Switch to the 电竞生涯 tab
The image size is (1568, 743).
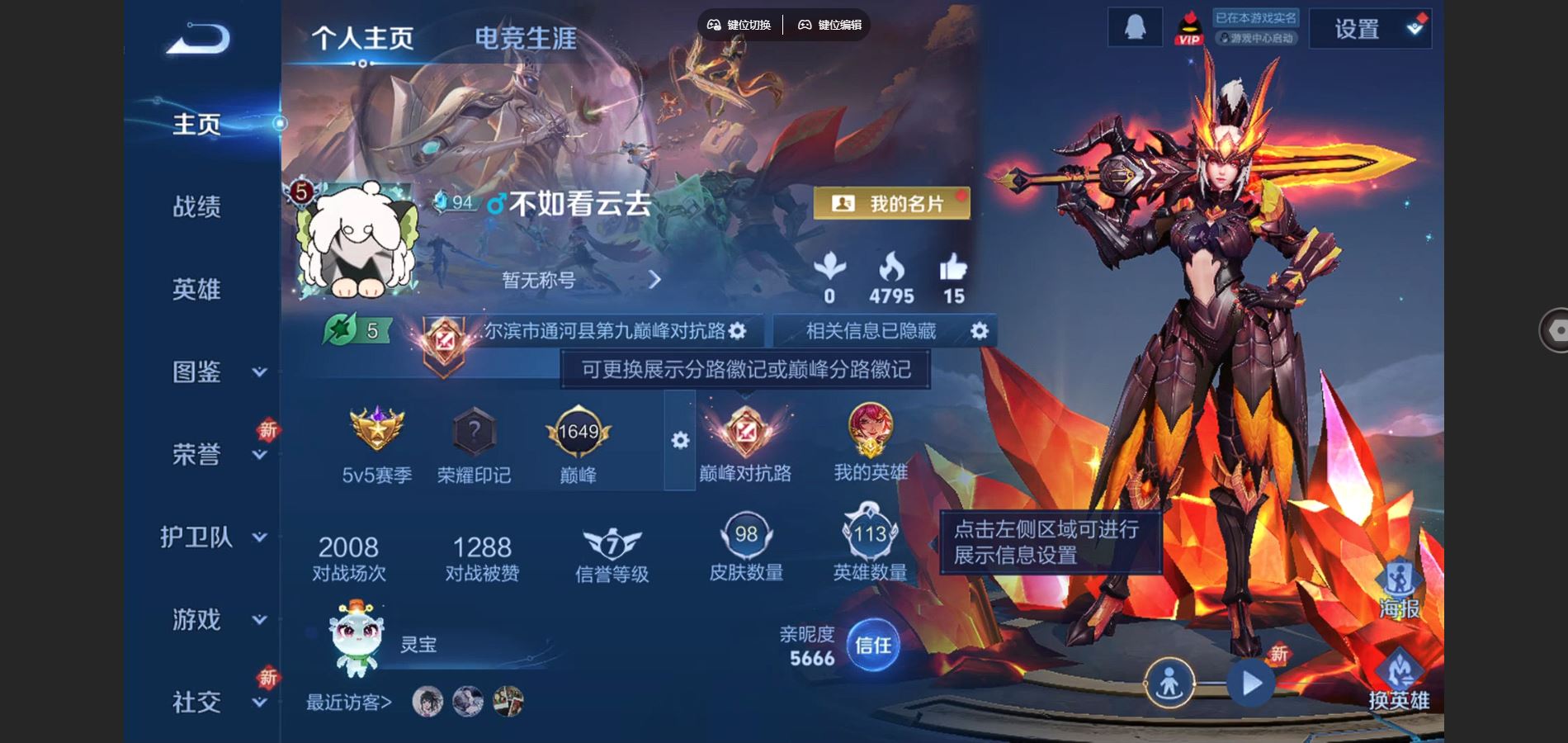(x=525, y=38)
